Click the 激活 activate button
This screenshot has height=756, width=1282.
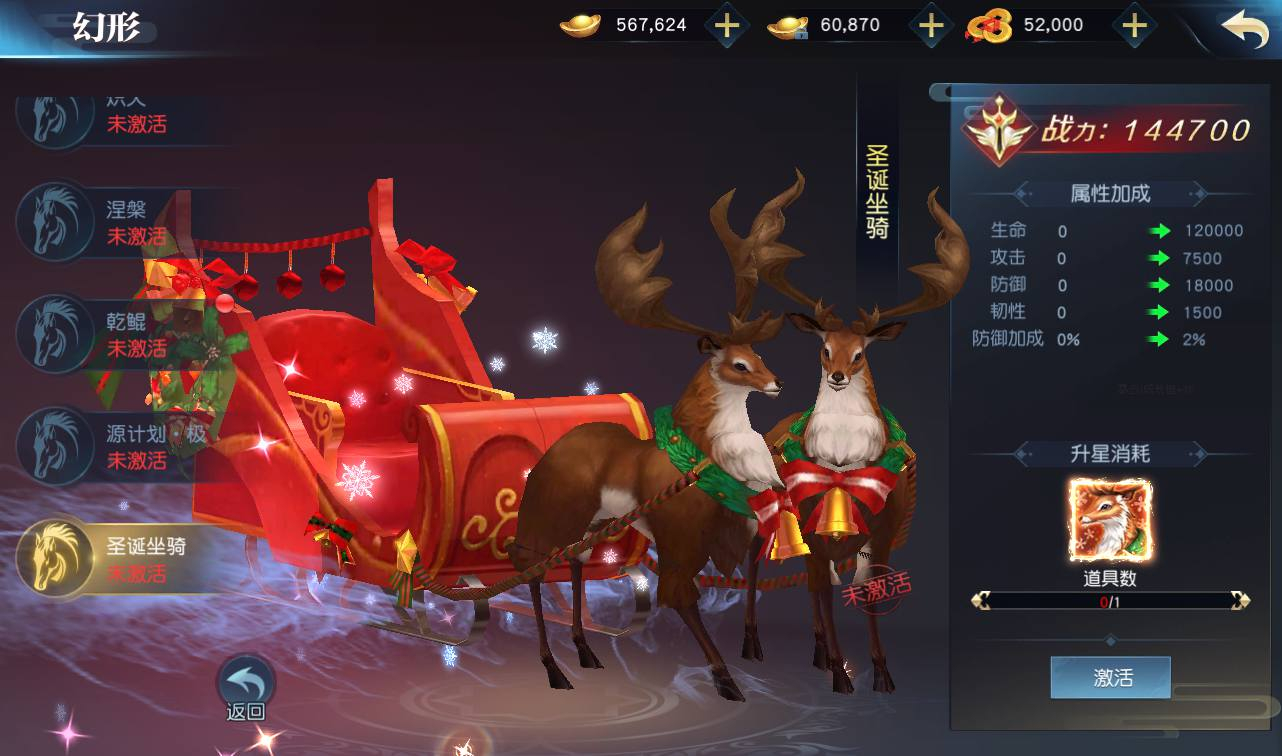click(1110, 678)
